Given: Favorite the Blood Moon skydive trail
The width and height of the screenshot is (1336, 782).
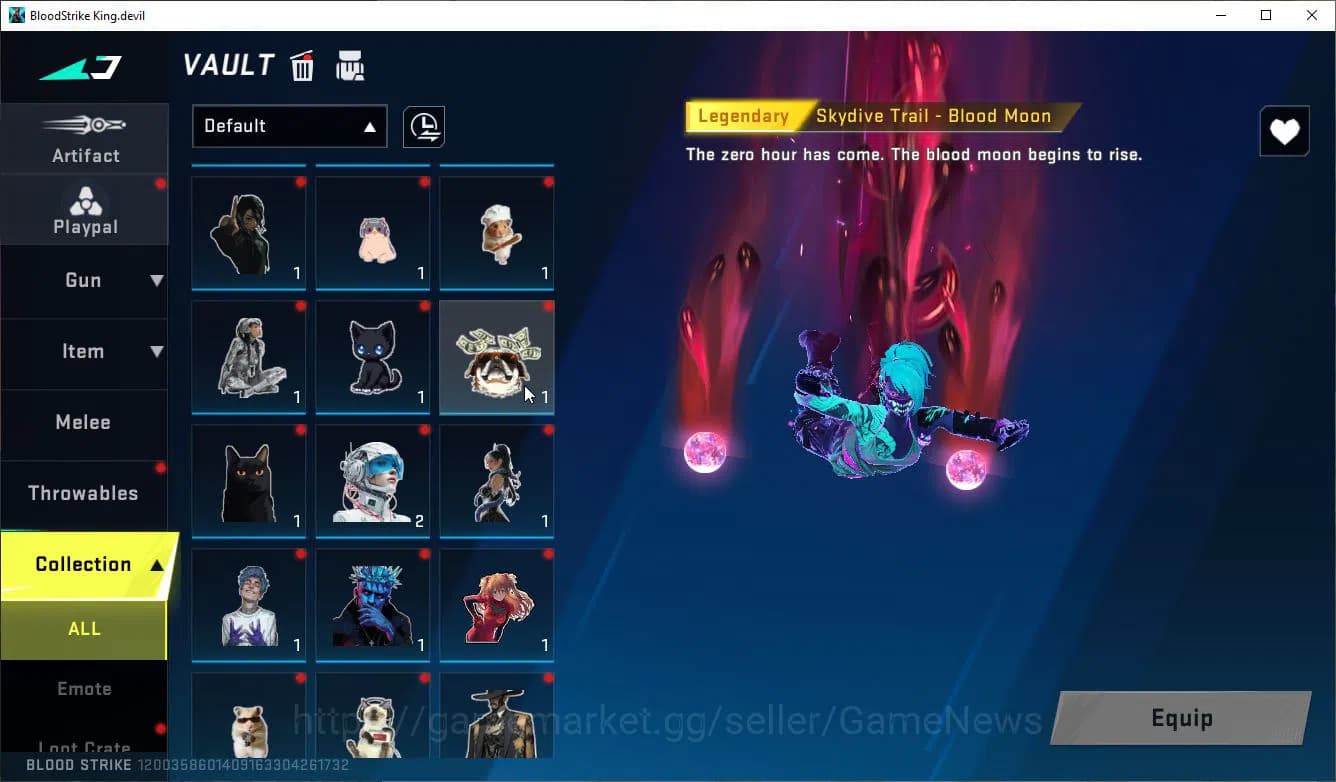Looking at the screenshot, I should pyautogui.click(x=1284, y=131).
